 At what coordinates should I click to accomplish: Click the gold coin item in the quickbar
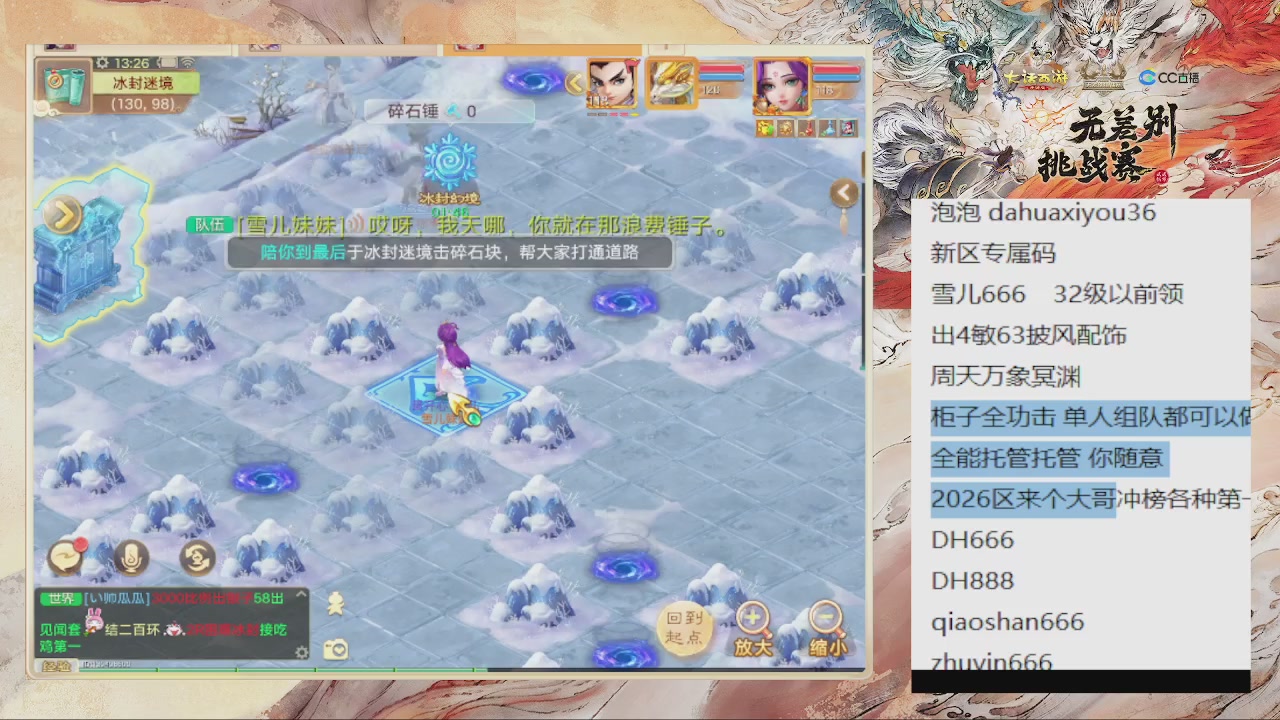tap(786, 128)
